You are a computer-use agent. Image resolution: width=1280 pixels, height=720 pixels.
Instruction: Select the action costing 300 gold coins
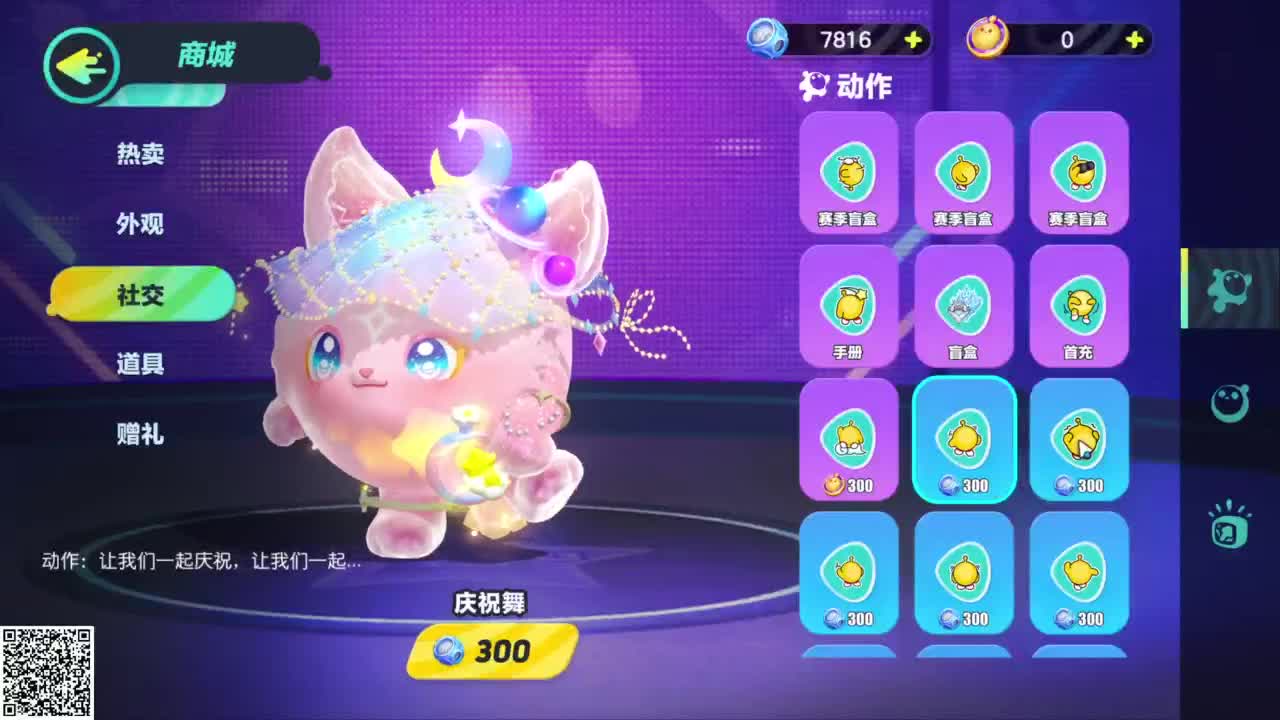[x=848, y=438]
